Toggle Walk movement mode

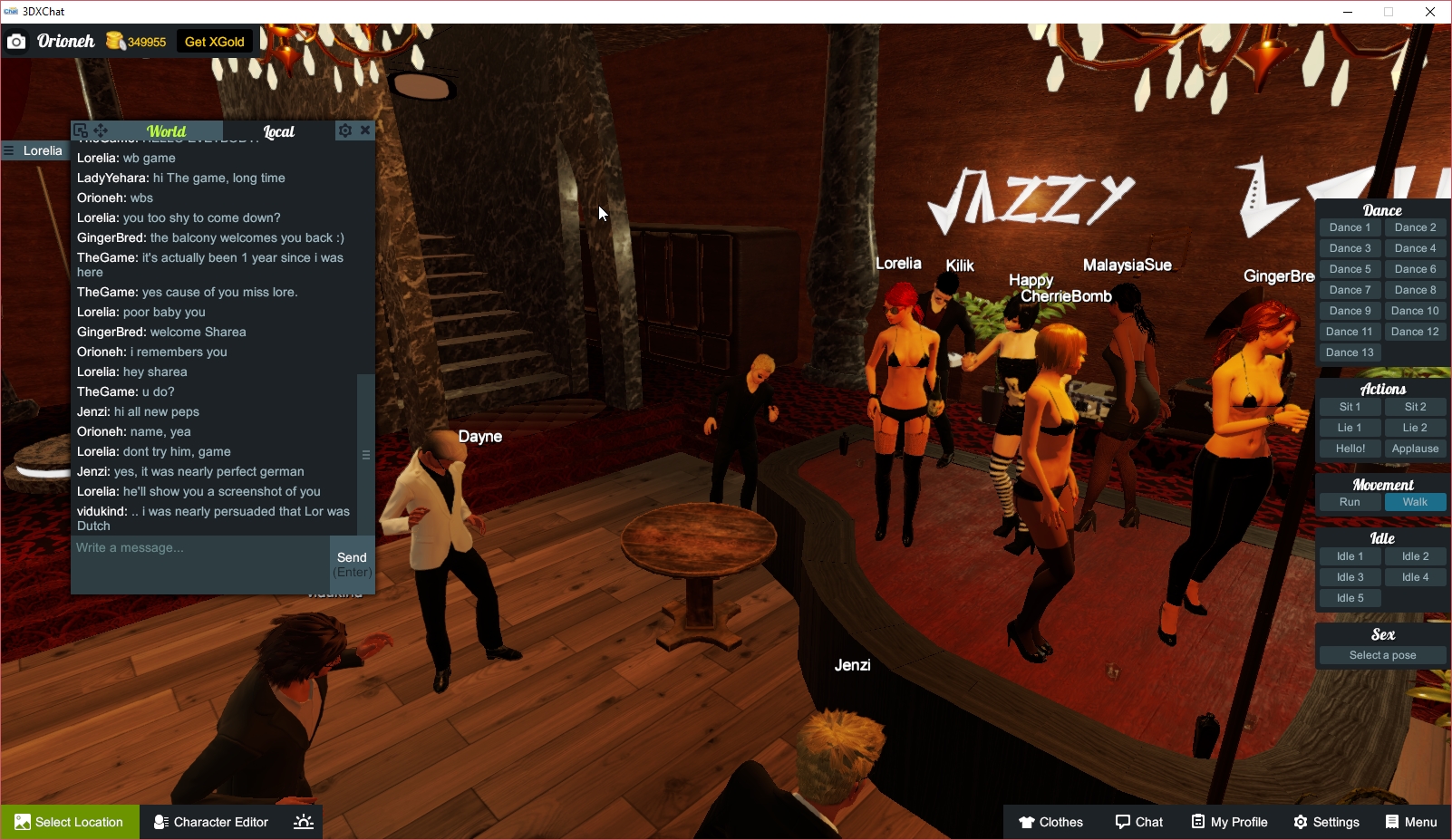click(1415, 501)
